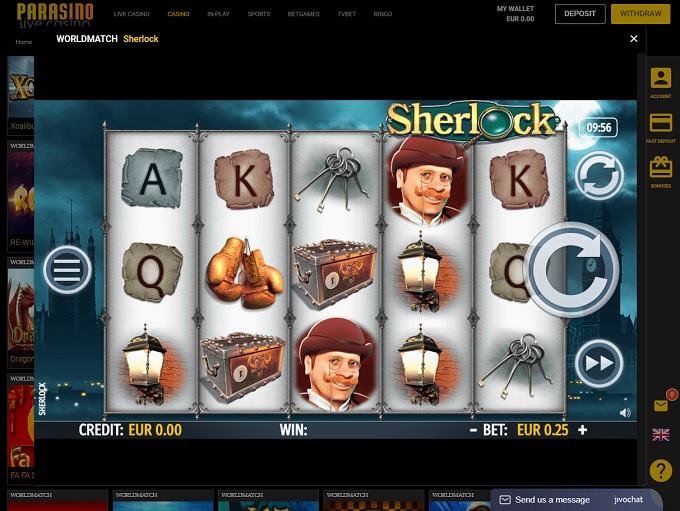
Task: Switch to the Bingo section
Action: [x=382, y=15]
